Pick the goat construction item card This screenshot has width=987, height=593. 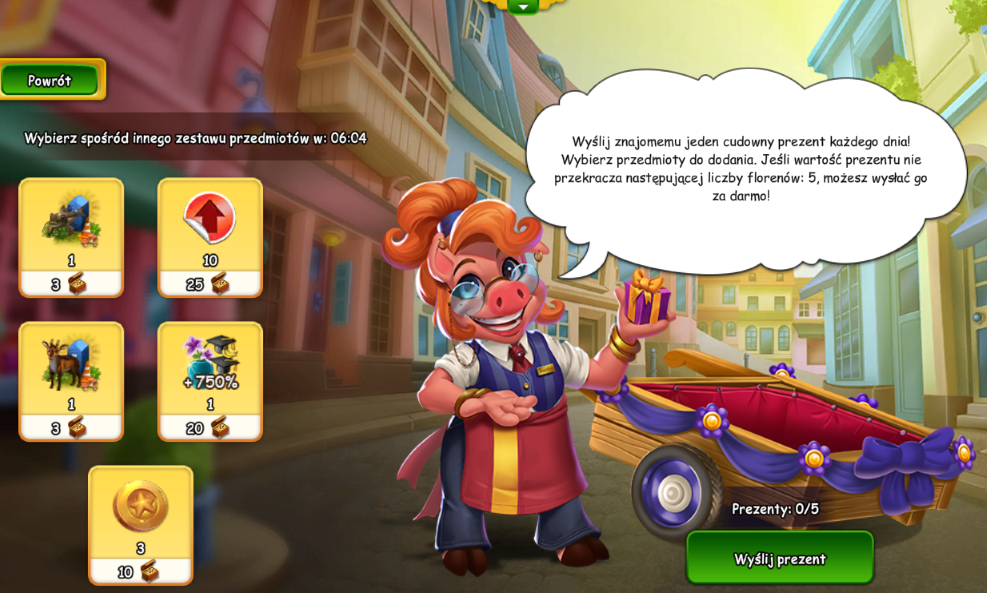(71, 380)
